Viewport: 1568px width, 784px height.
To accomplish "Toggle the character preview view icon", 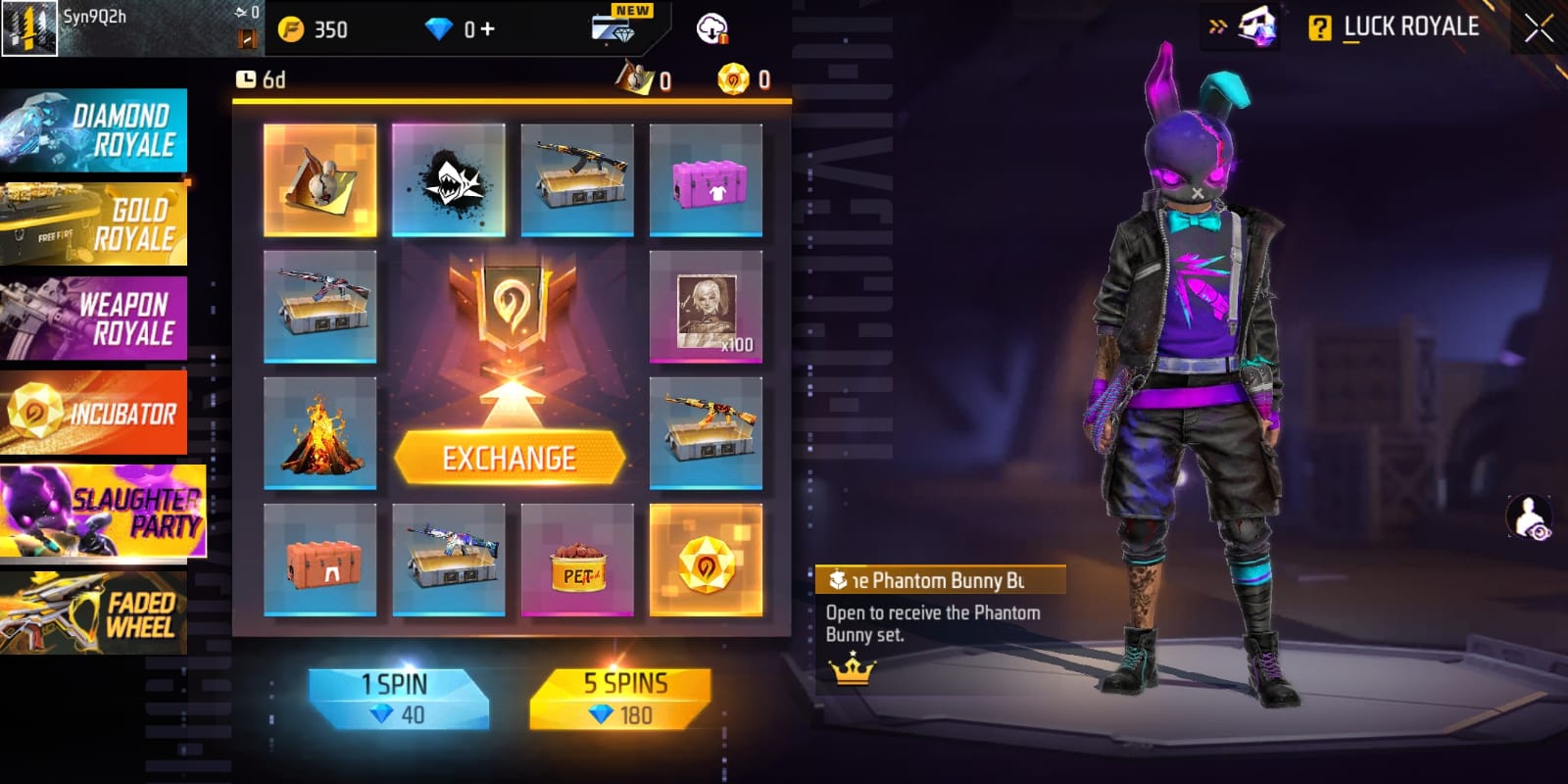I will tap(1529, 517).
